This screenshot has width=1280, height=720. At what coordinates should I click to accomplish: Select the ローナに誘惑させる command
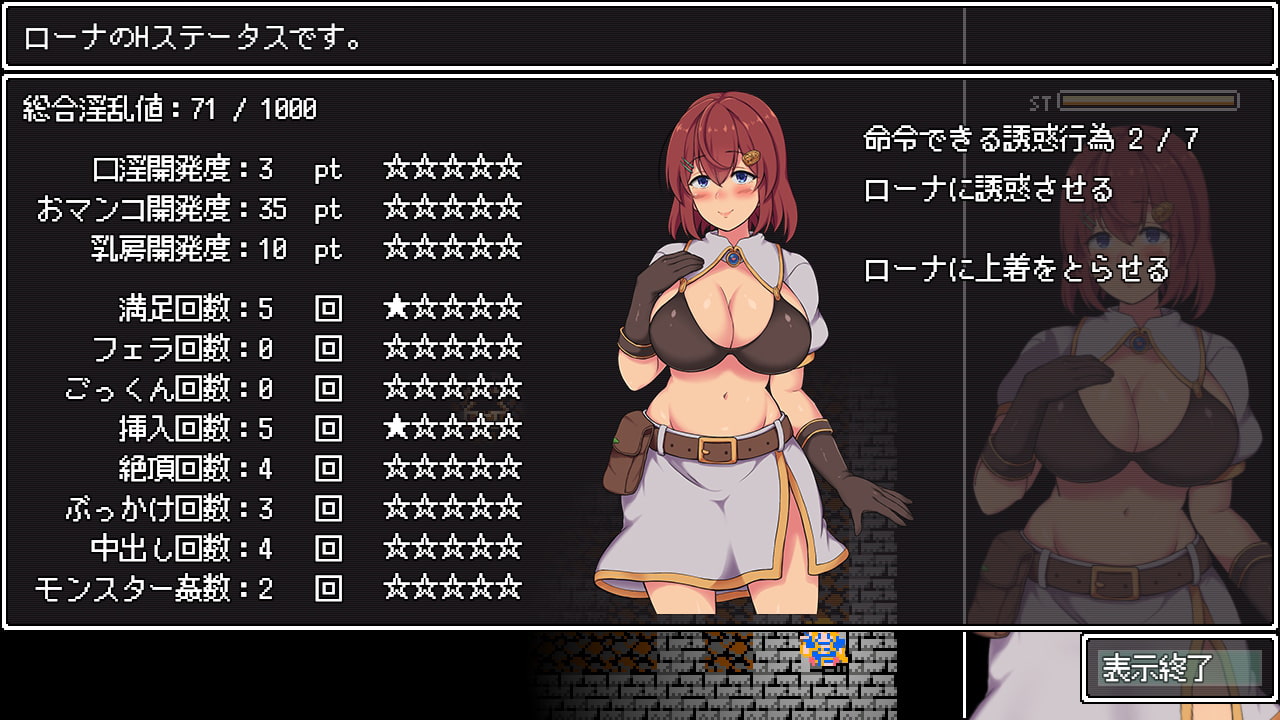(x=988, y=189)
